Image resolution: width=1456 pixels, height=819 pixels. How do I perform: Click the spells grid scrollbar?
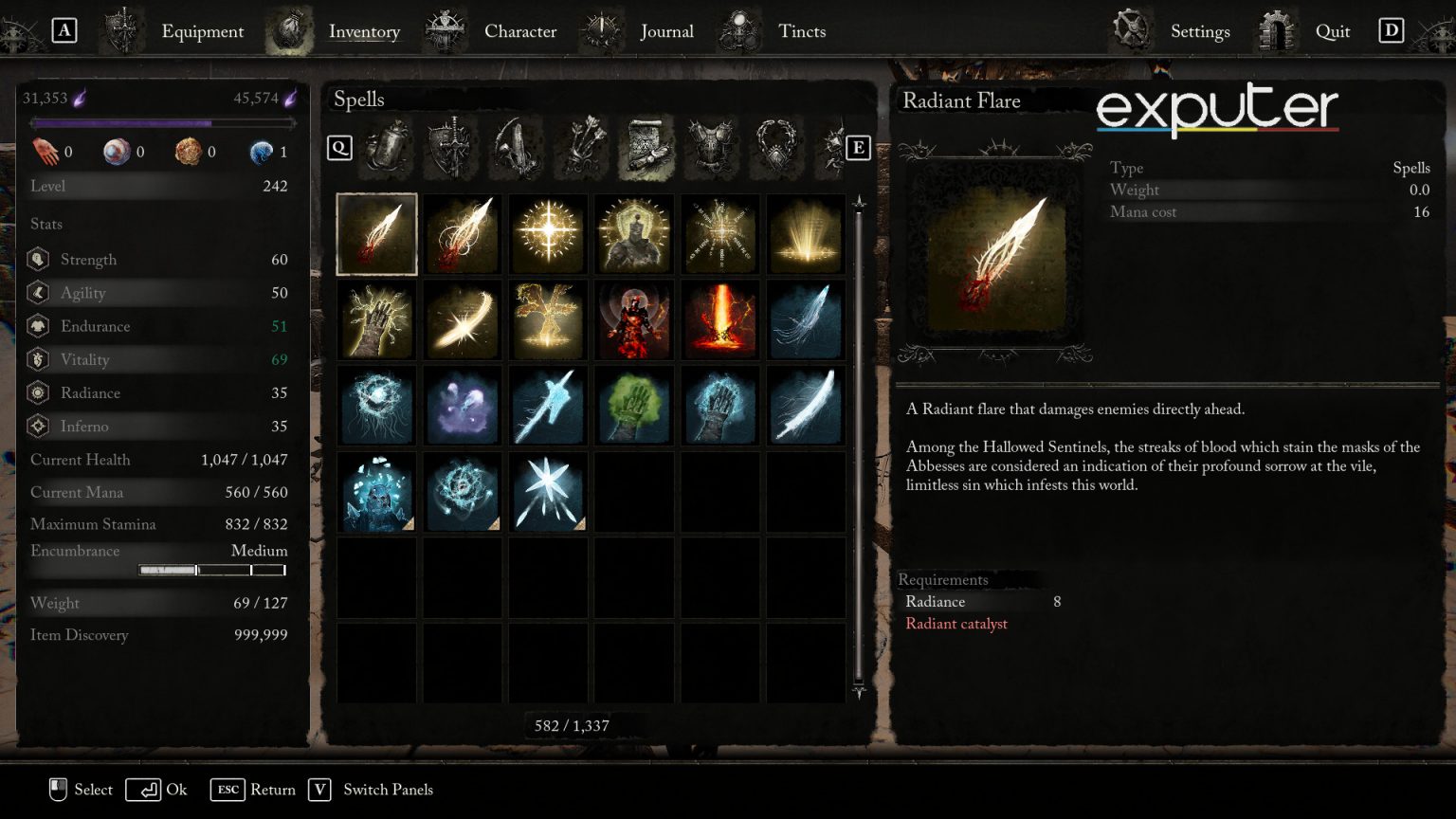(859, 446)
